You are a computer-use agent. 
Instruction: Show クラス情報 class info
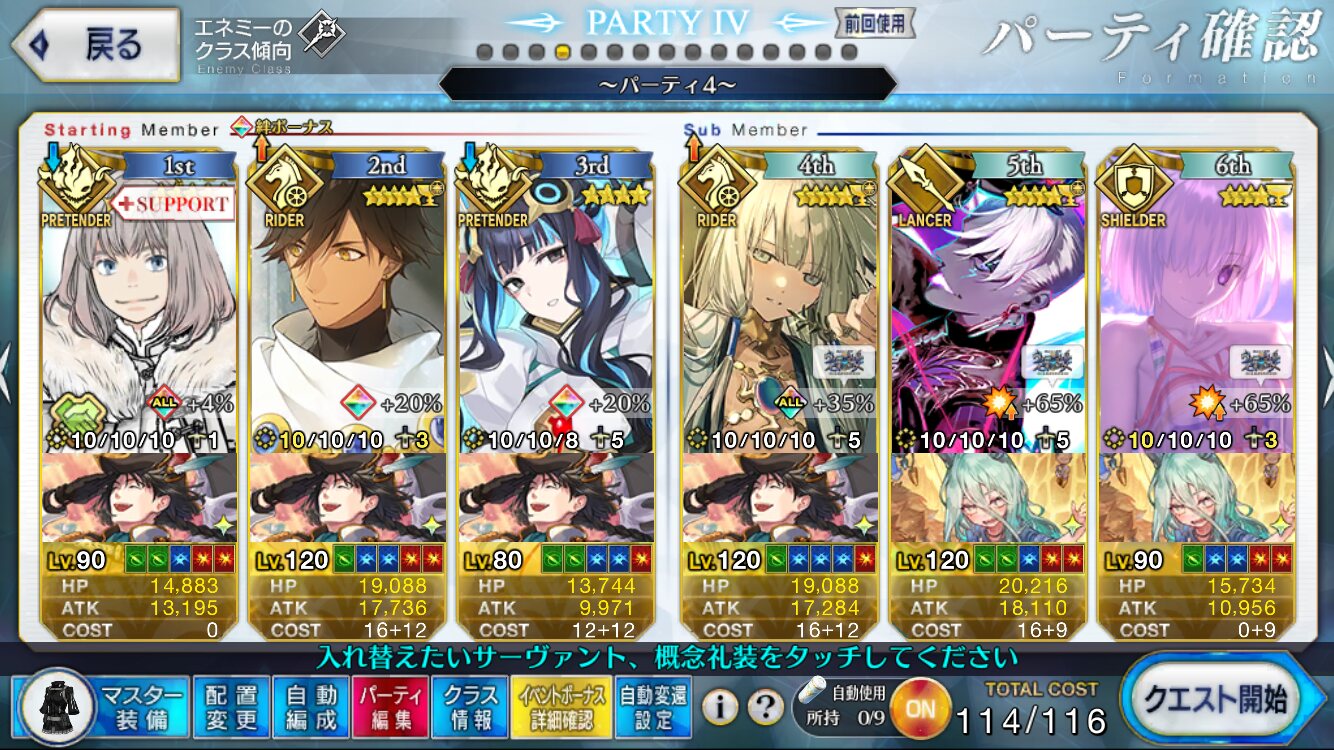(x=470, y=706)
